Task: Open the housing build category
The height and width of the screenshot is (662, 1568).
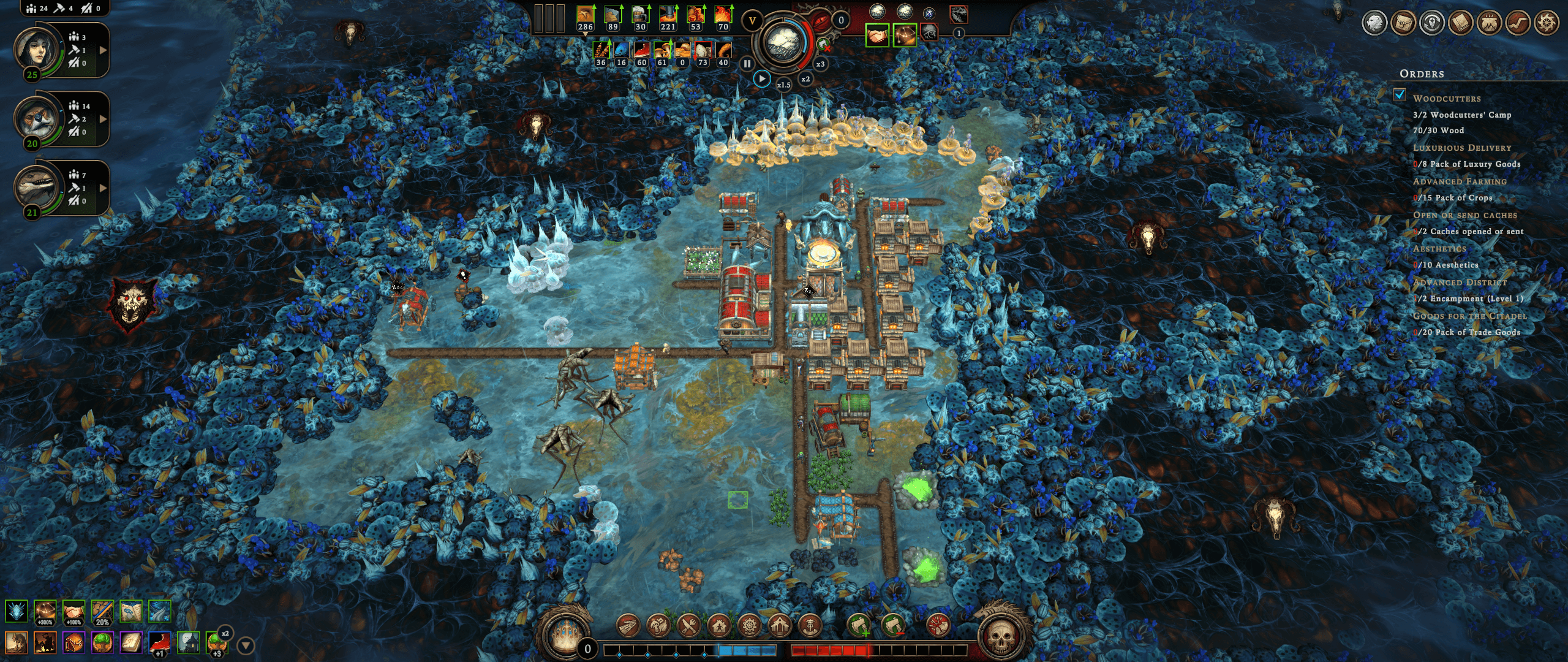Action: pyautogui.click(x=719, y=626)
